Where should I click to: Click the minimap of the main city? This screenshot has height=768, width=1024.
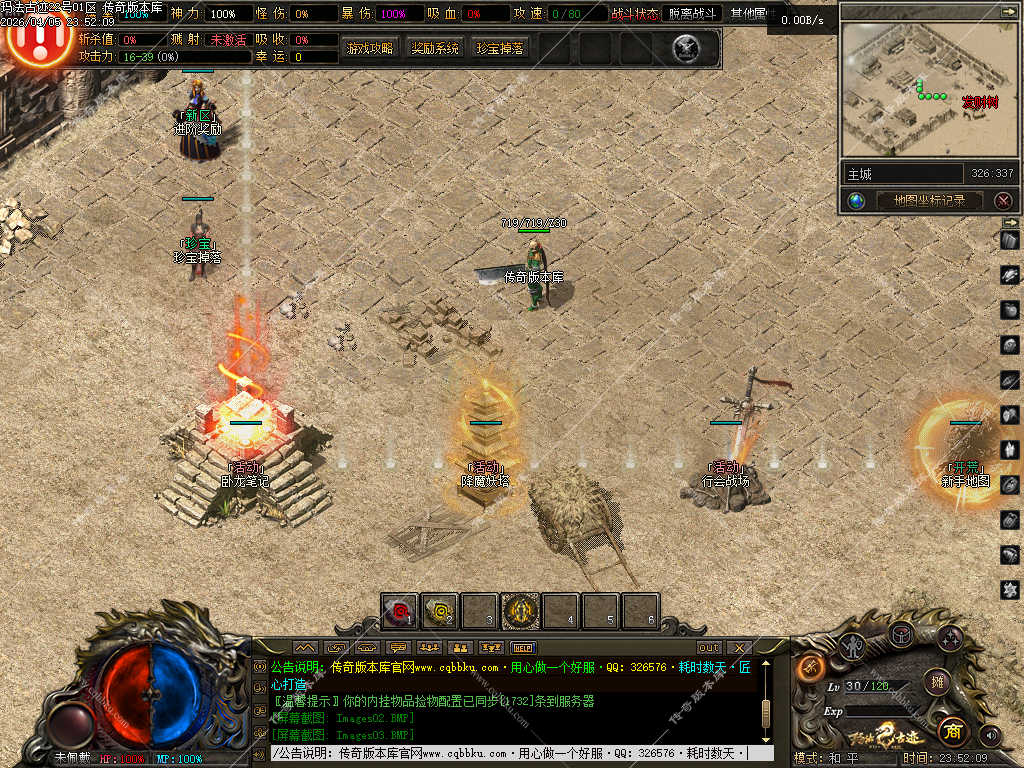929,90
